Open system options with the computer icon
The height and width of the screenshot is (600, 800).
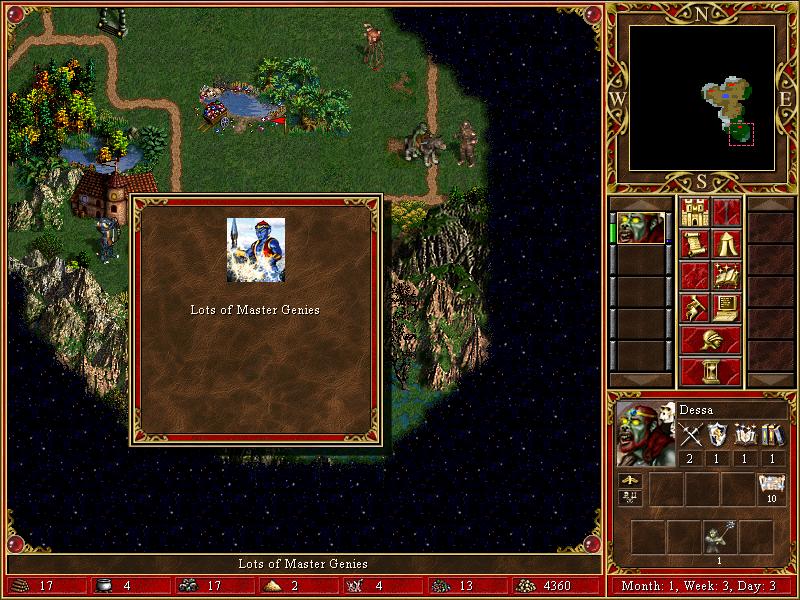coord(726,308)
